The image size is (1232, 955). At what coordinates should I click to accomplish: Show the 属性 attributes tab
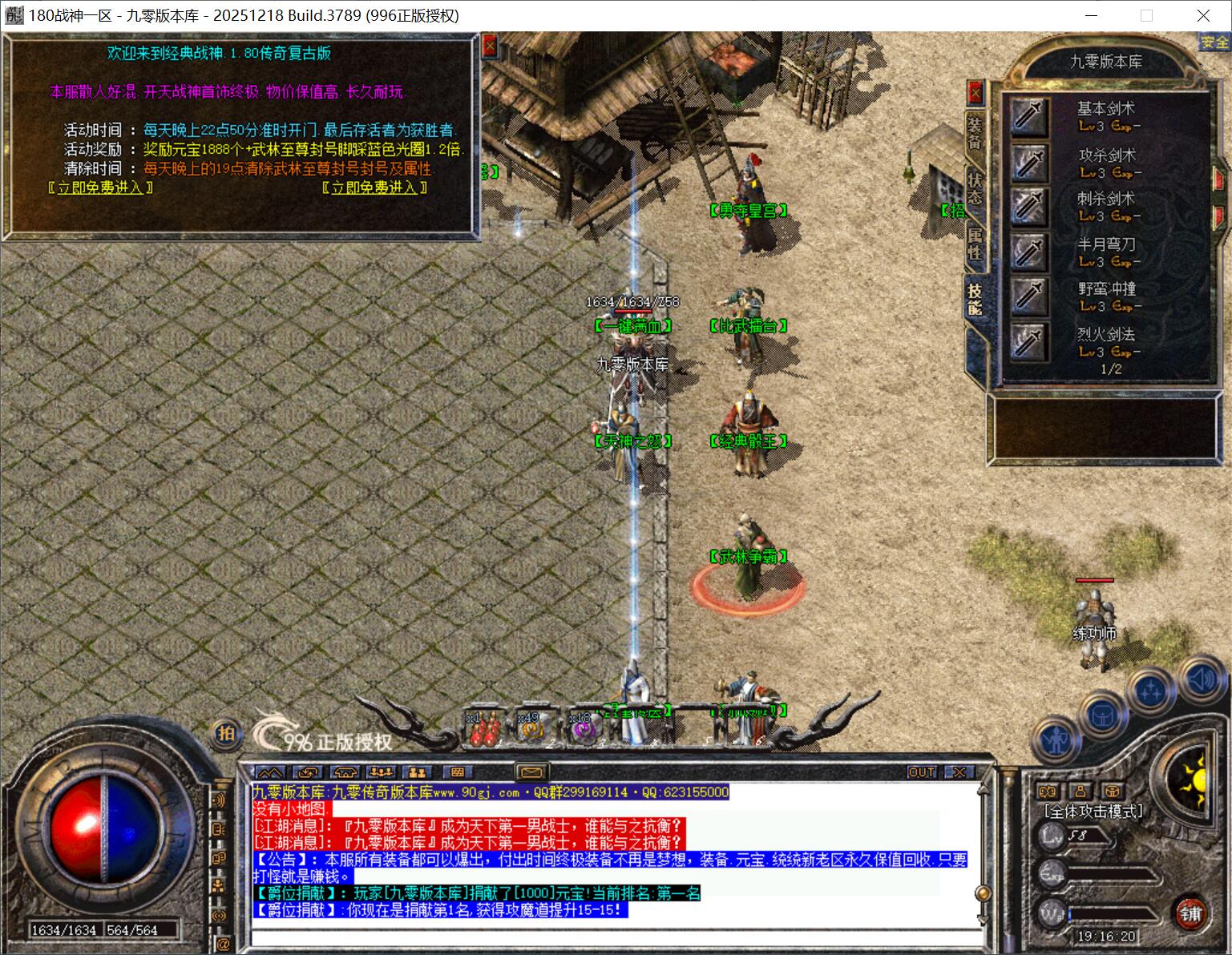[x=974, y=243]
